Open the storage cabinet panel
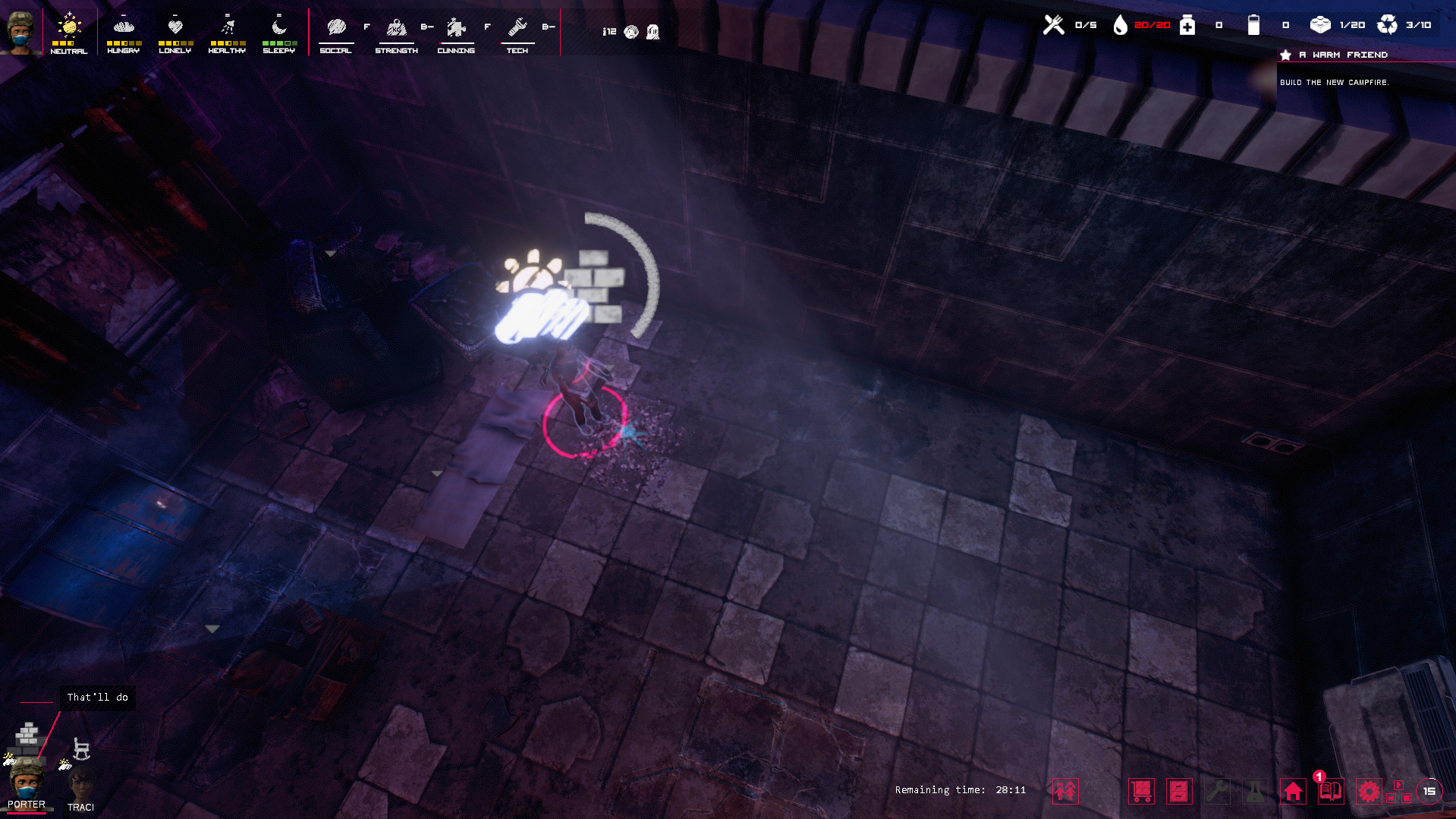Screen dimensions: 1456x819 tap(1178, 791)
